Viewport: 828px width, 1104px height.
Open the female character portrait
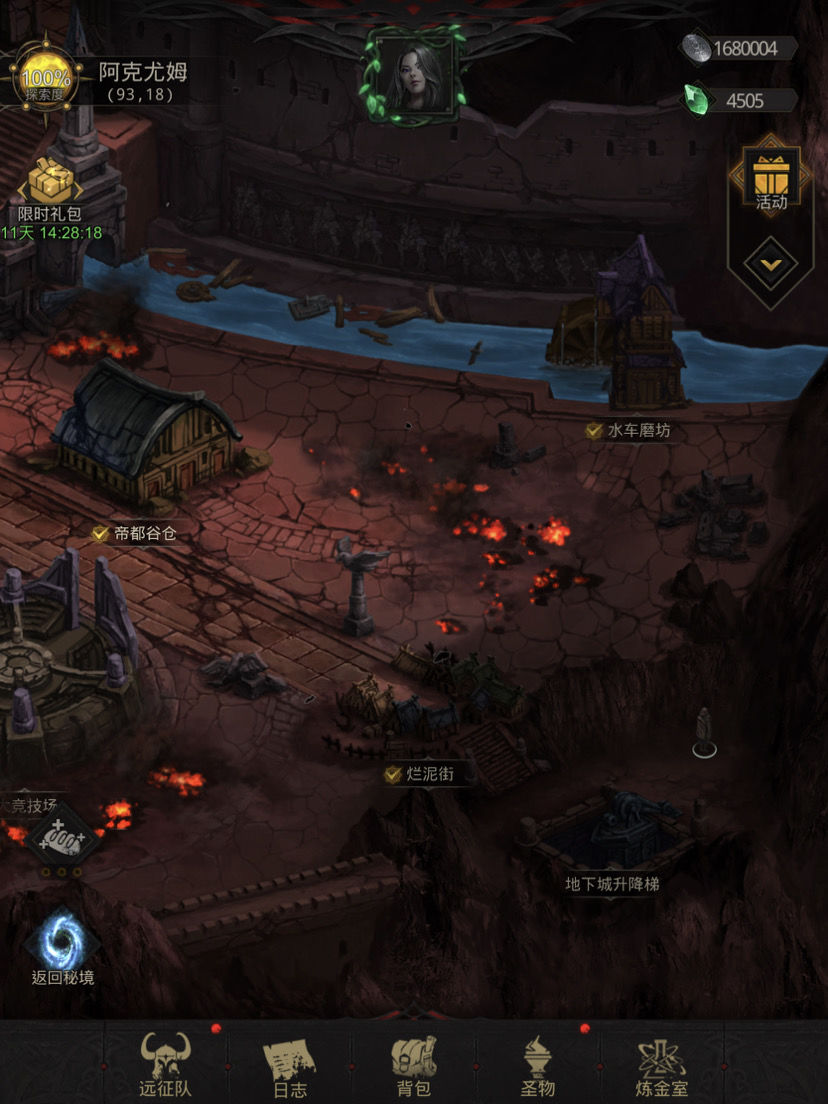[413, 75]
